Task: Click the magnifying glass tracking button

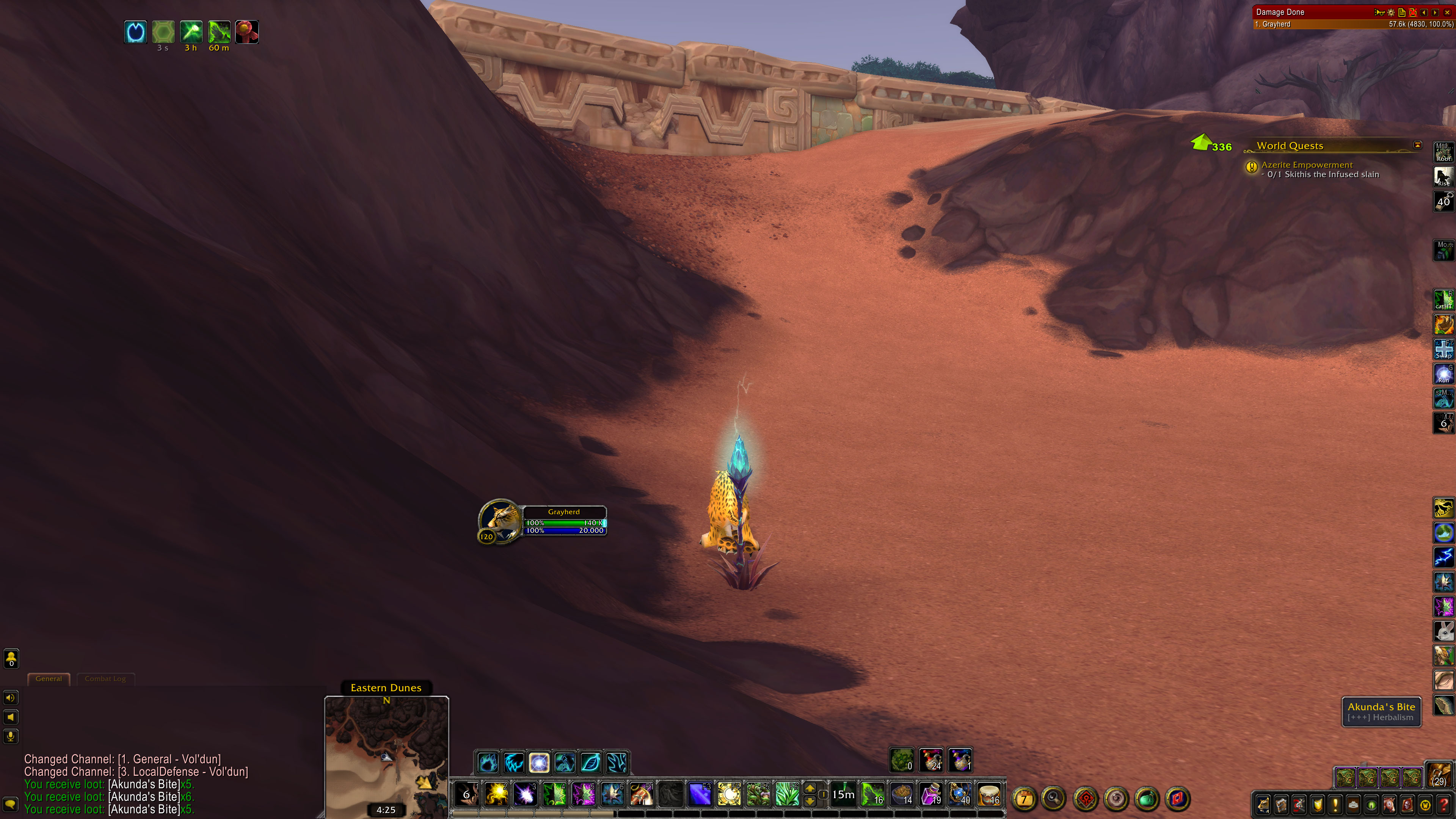Action: [1054, 799]
